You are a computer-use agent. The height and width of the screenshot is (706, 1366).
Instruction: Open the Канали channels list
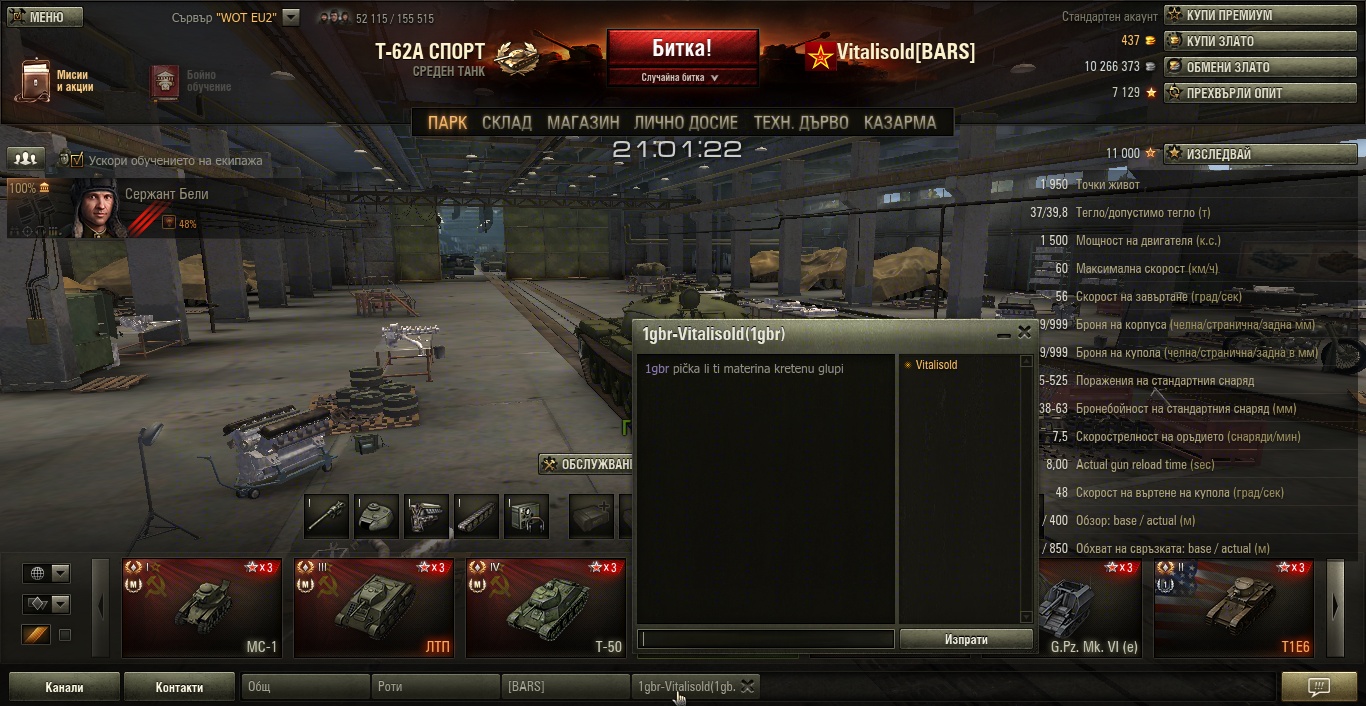coord(64,687)
